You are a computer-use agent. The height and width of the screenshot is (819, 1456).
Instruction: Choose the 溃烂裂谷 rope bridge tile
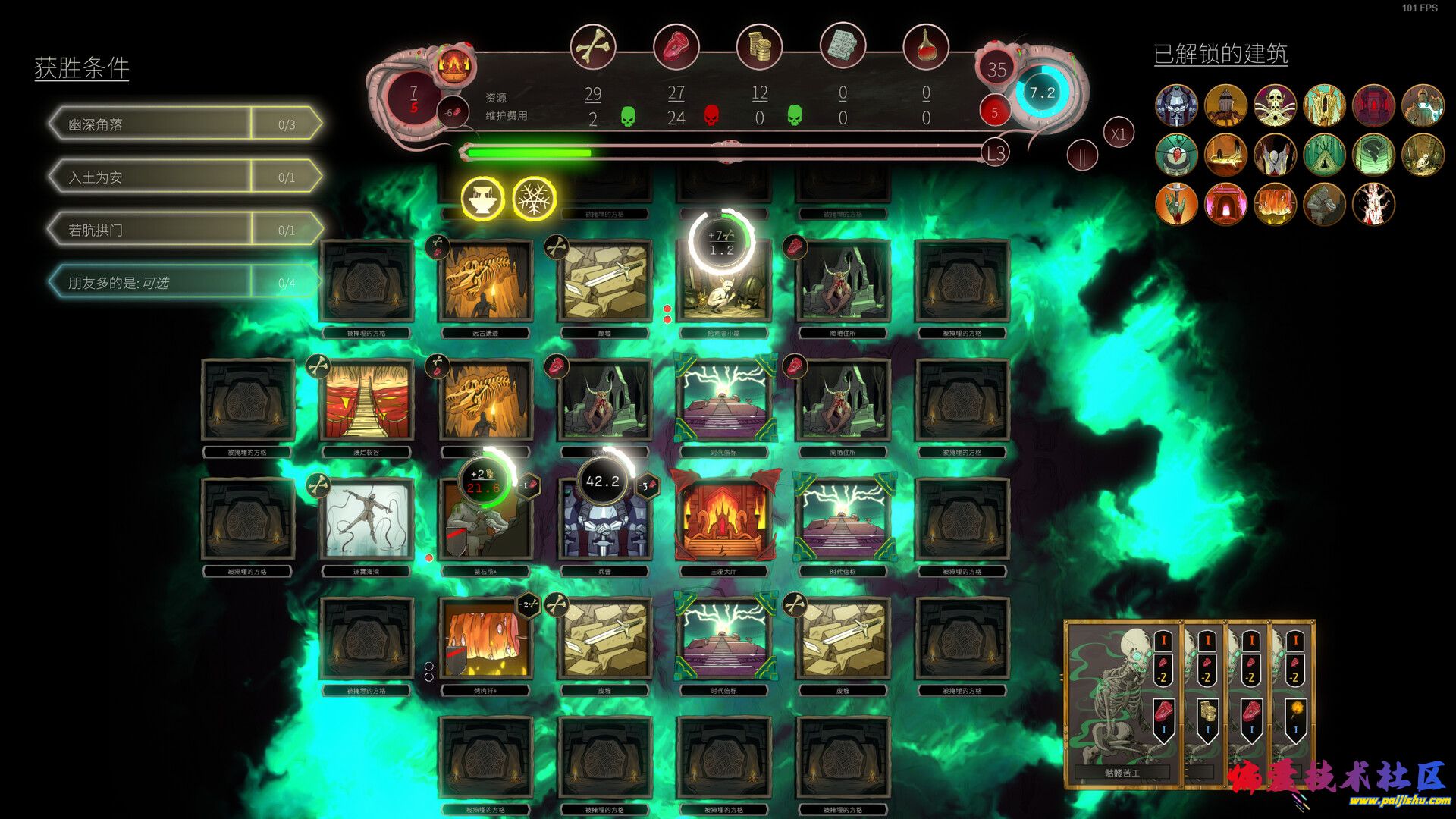[366, 400]
